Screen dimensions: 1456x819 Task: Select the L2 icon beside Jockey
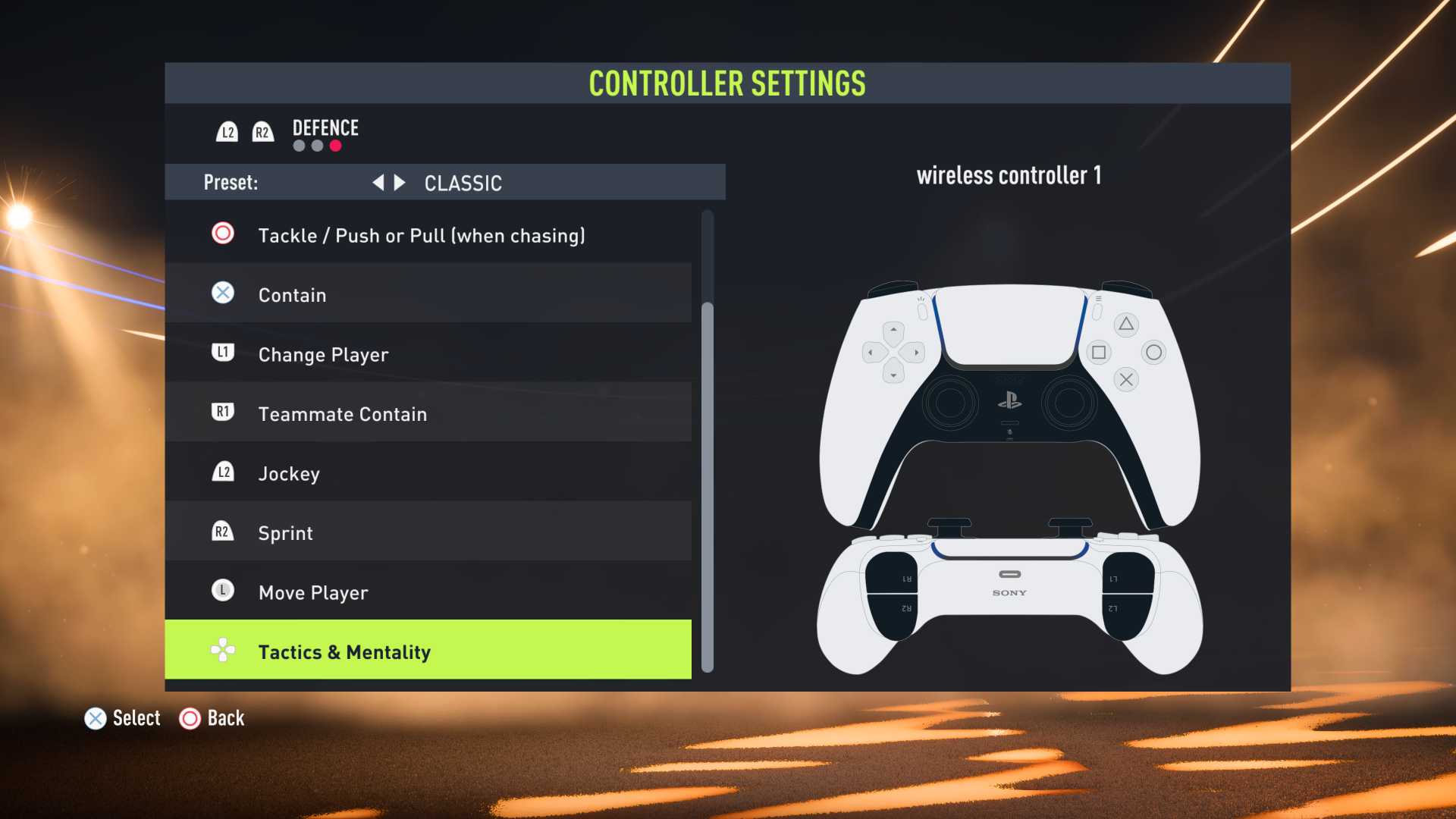click(x=222, y=471)
